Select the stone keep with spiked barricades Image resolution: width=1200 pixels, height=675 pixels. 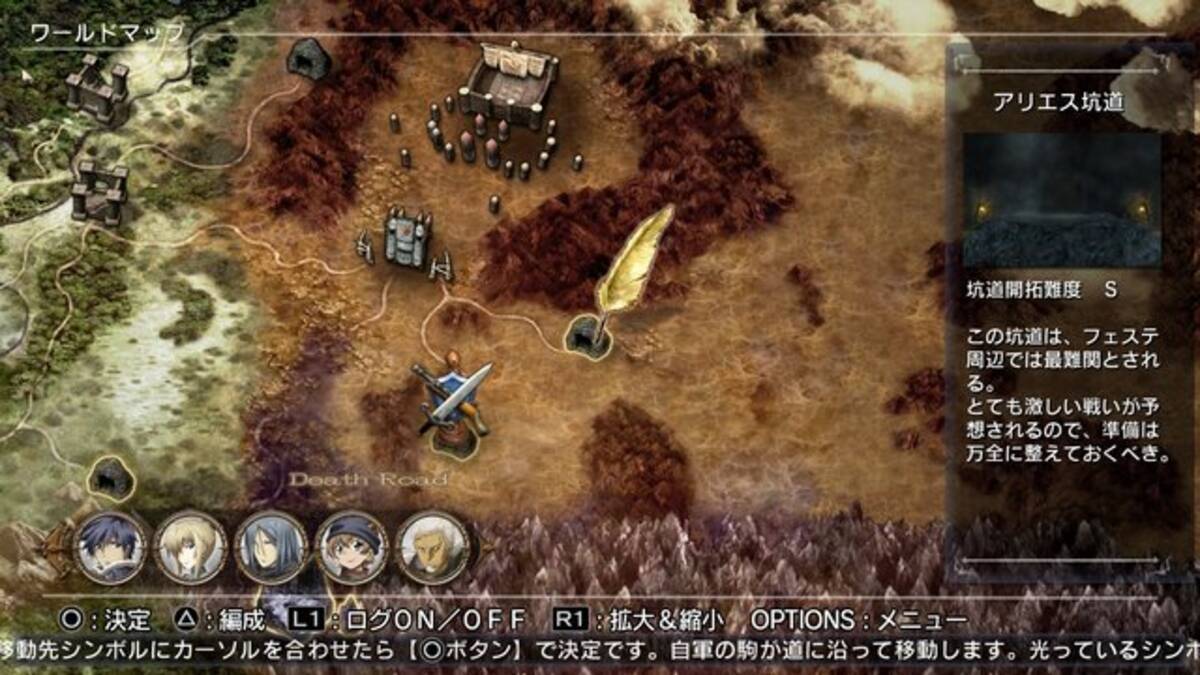408,240
